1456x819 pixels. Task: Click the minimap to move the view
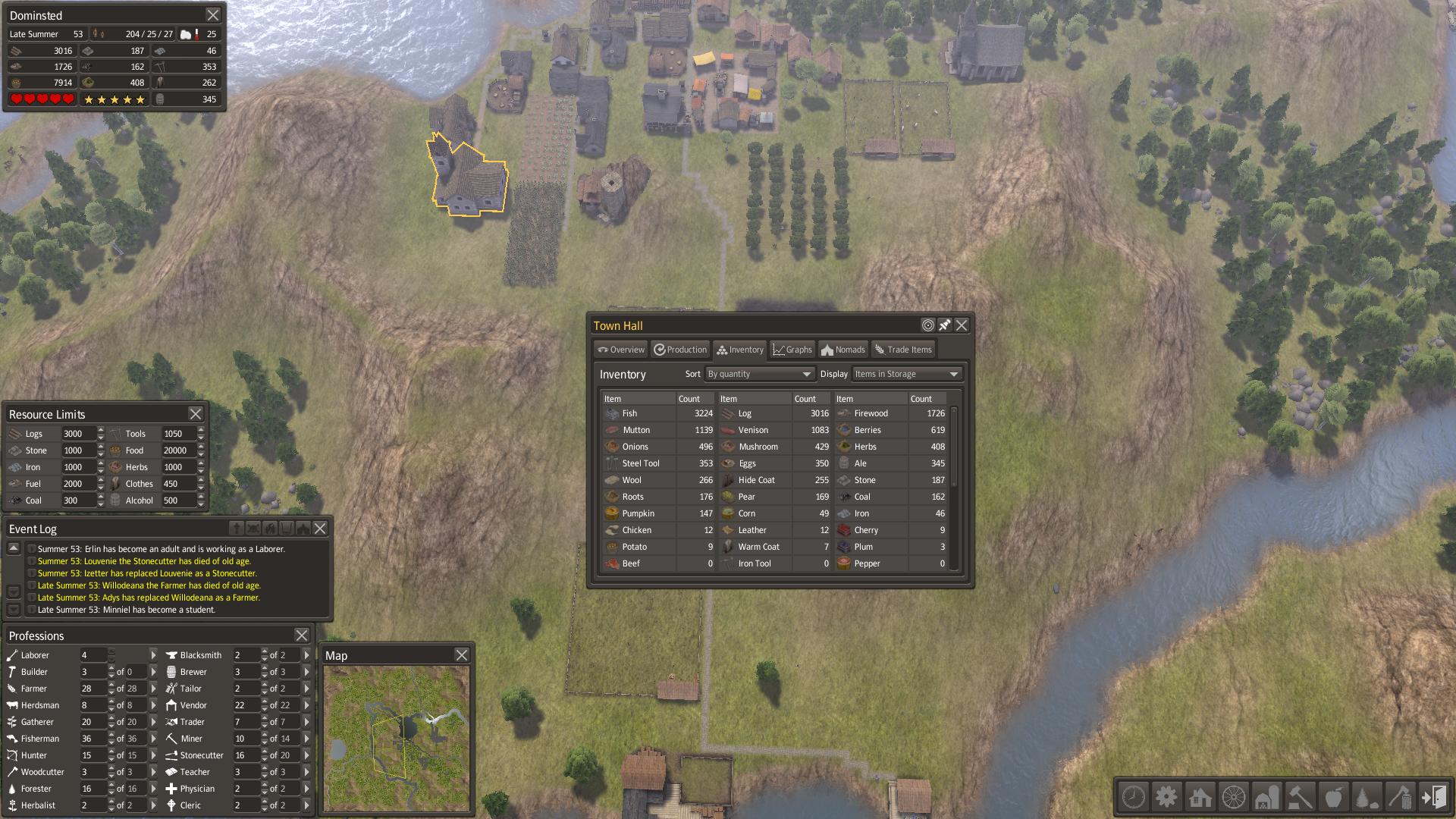[x=397, y=738]
